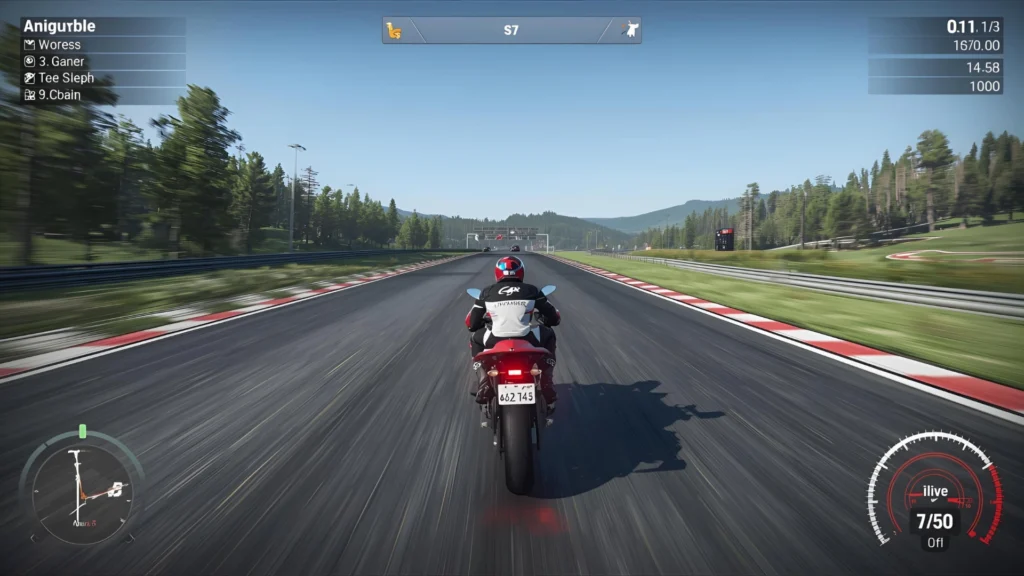Viewport: 1024px width, 576px height.
Task: Select the 9.Cbain standings row
Action: [100, 95]
